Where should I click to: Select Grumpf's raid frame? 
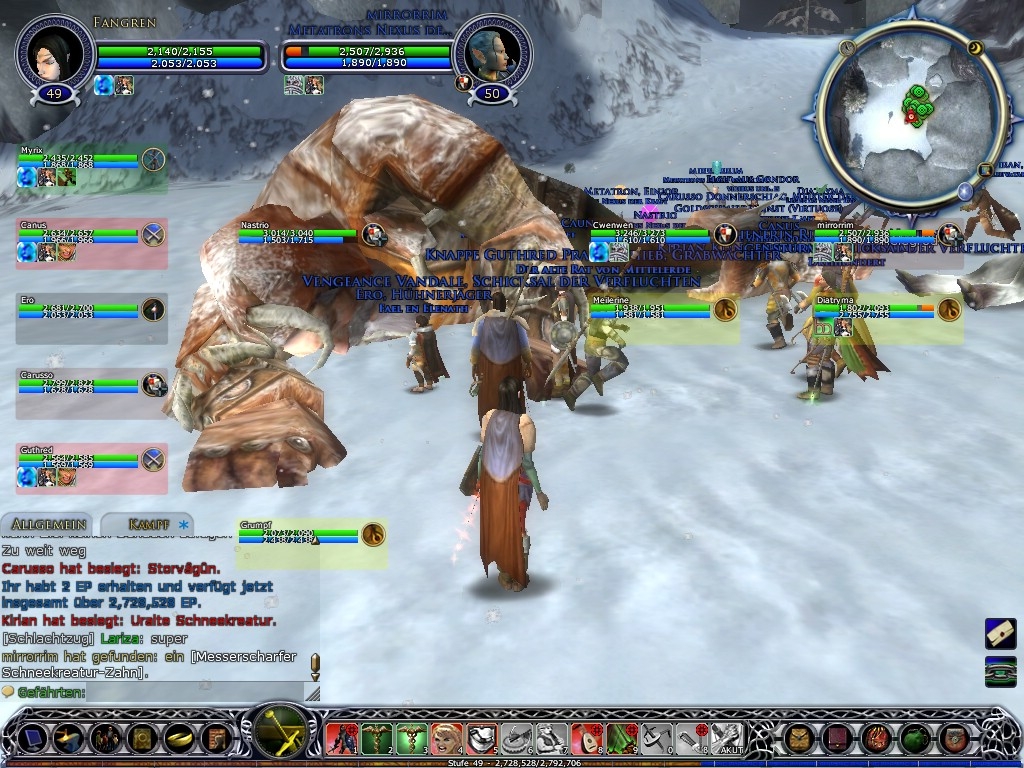click(300, 536)
